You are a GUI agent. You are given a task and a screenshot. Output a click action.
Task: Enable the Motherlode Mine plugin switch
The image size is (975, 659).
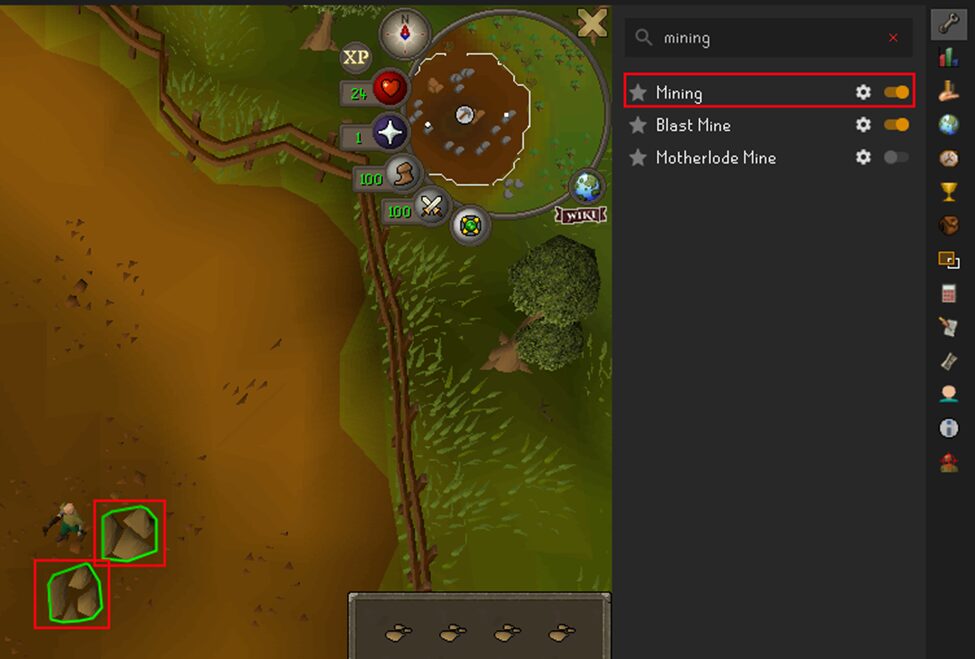pyautogui.click(x=896, y=157)
